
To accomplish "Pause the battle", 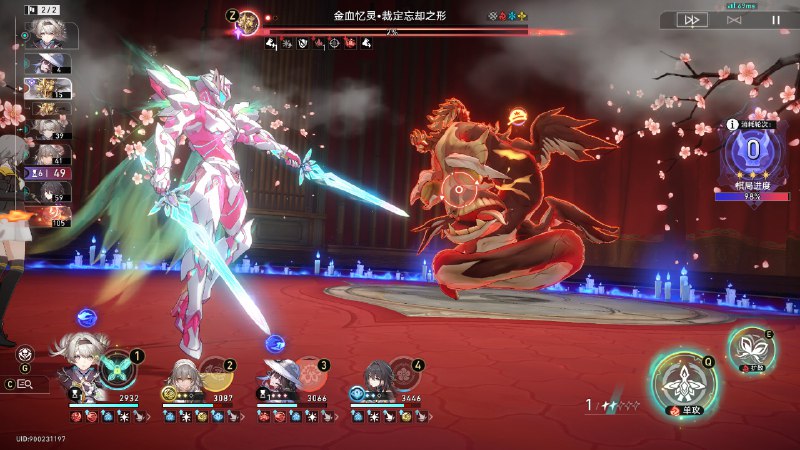I will (775, 19).
